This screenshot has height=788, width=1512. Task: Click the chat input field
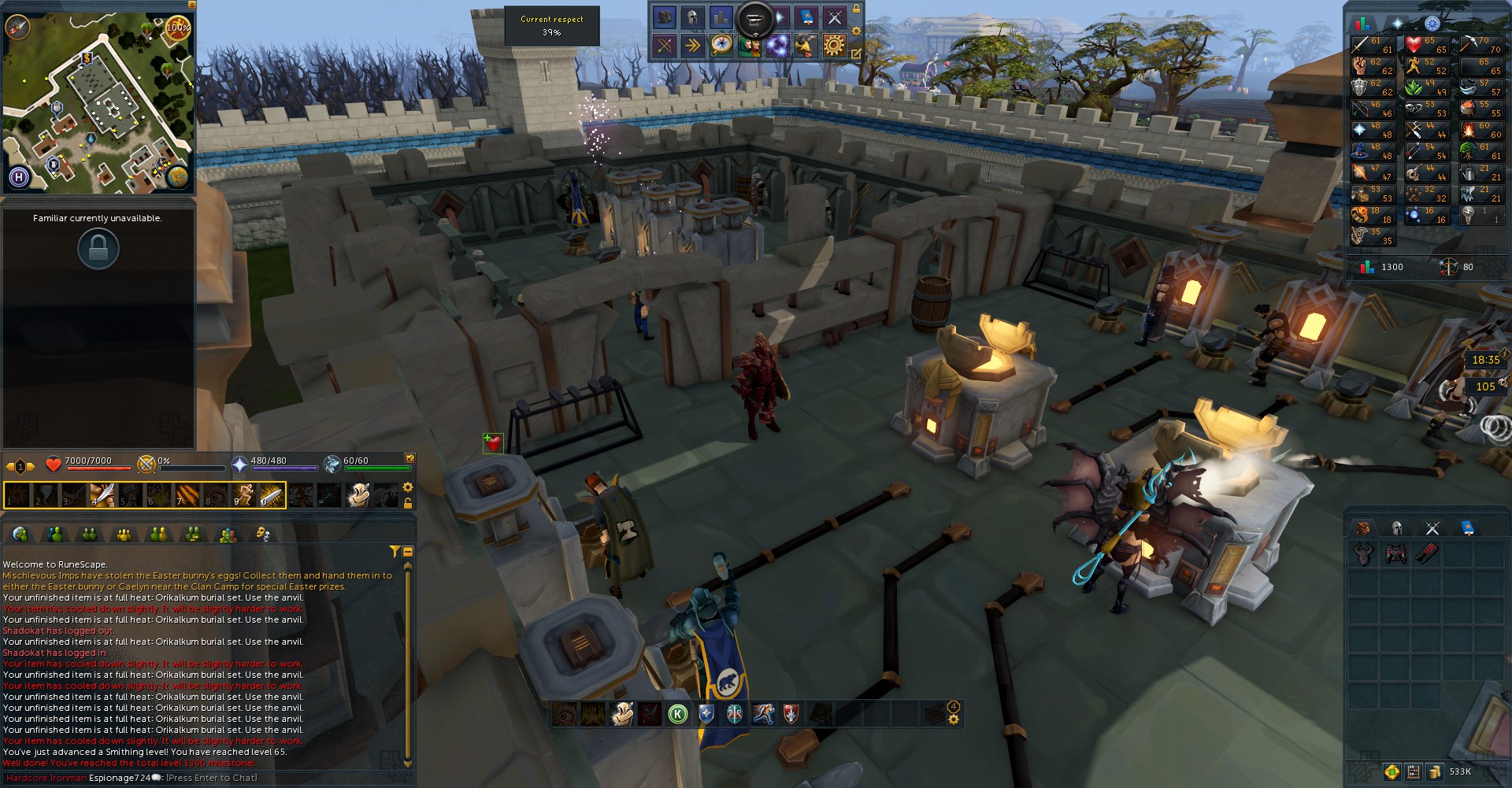pos(211,778)
